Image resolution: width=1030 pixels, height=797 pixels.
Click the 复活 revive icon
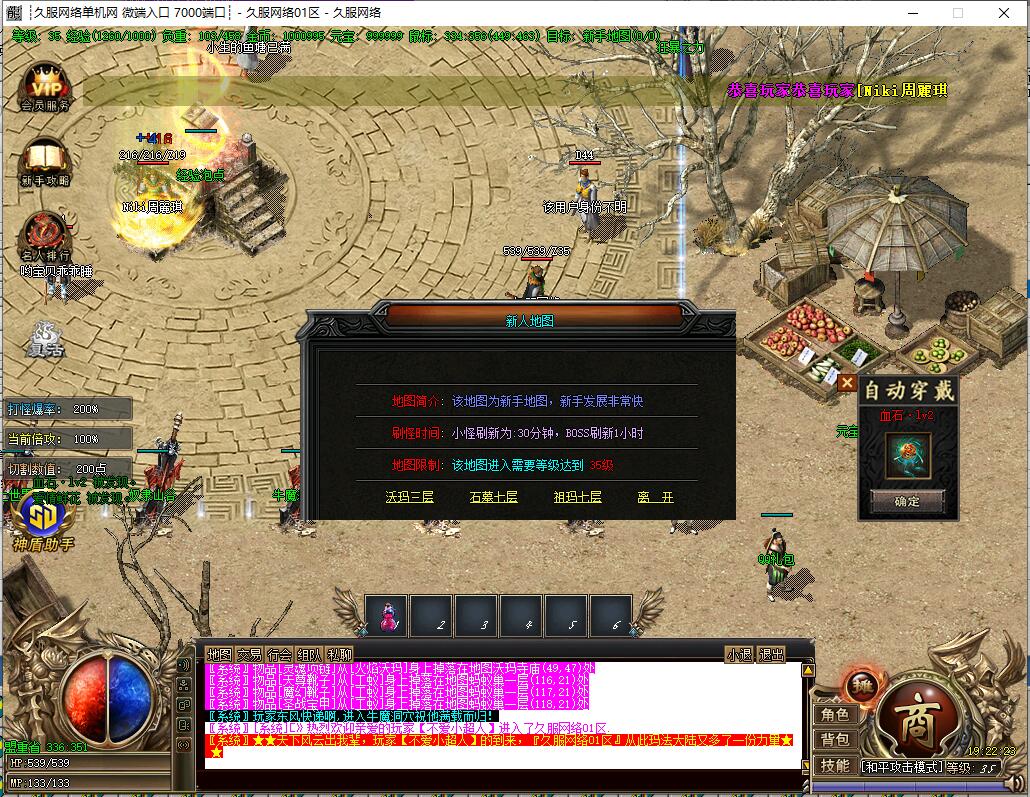point(45,340)
